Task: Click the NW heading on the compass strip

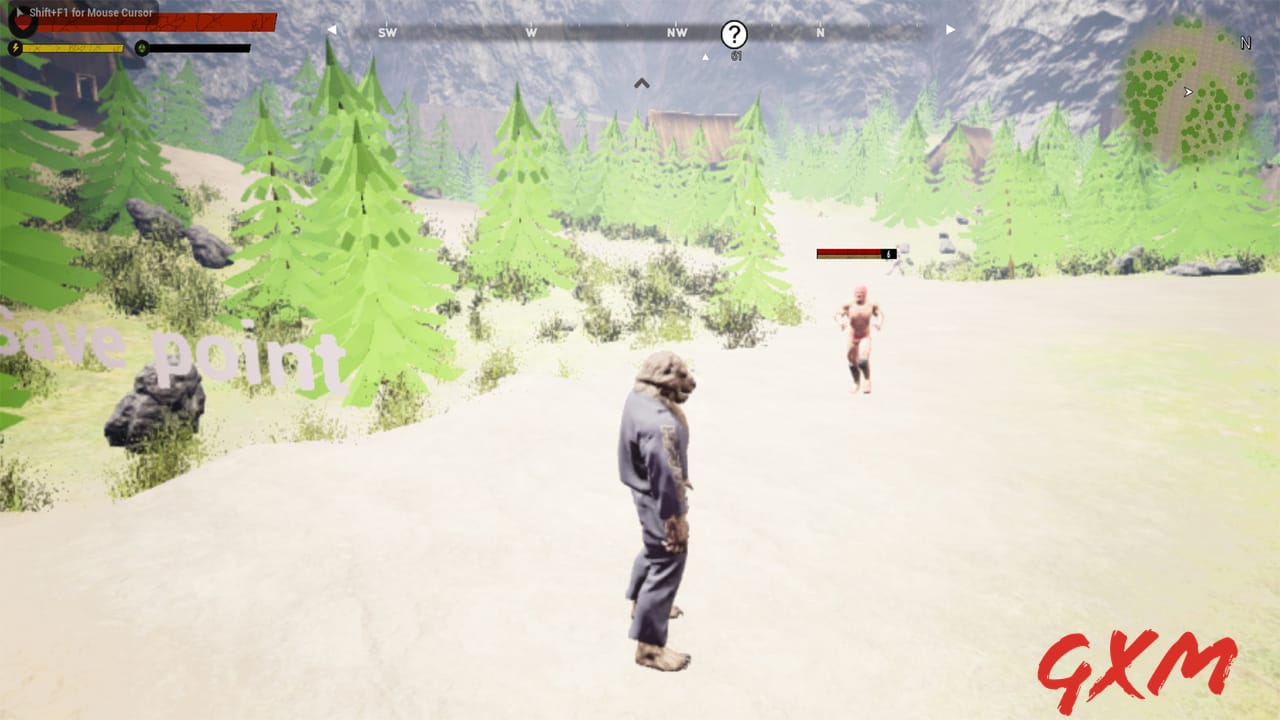Action: tap(676, 33)
